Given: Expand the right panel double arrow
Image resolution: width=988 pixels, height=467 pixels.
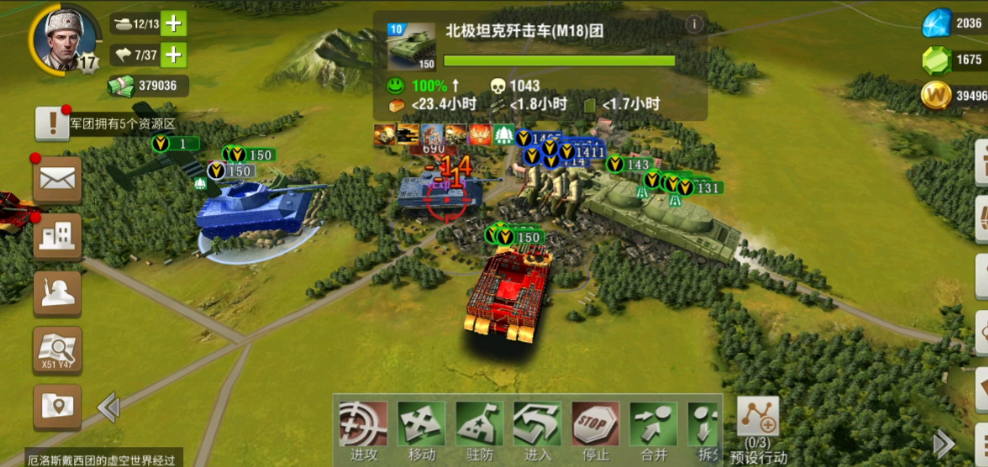Looking at the screenshot, I should point(942,443).
